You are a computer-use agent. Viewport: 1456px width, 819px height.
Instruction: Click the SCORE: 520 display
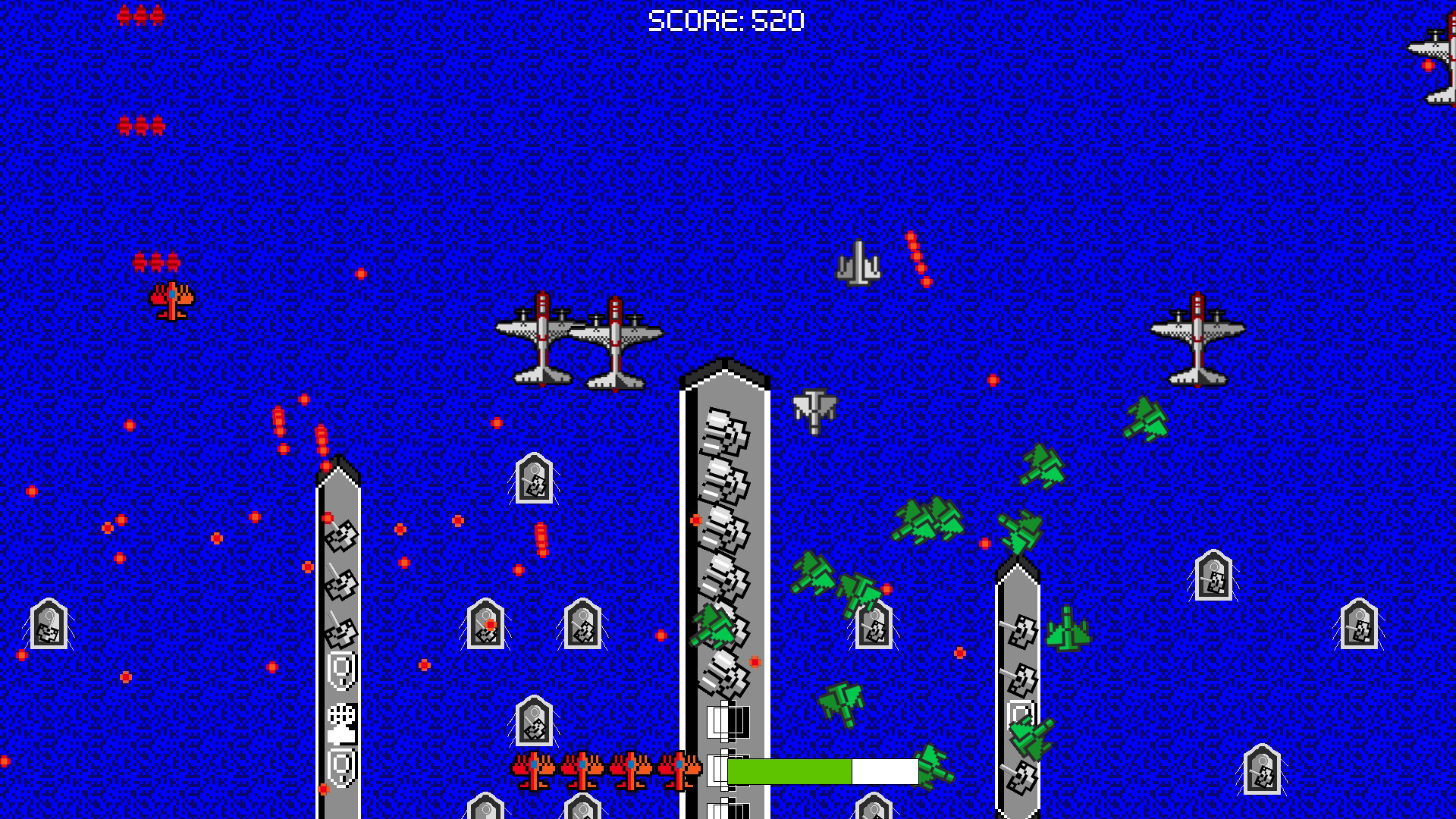(x=726, y=19)
